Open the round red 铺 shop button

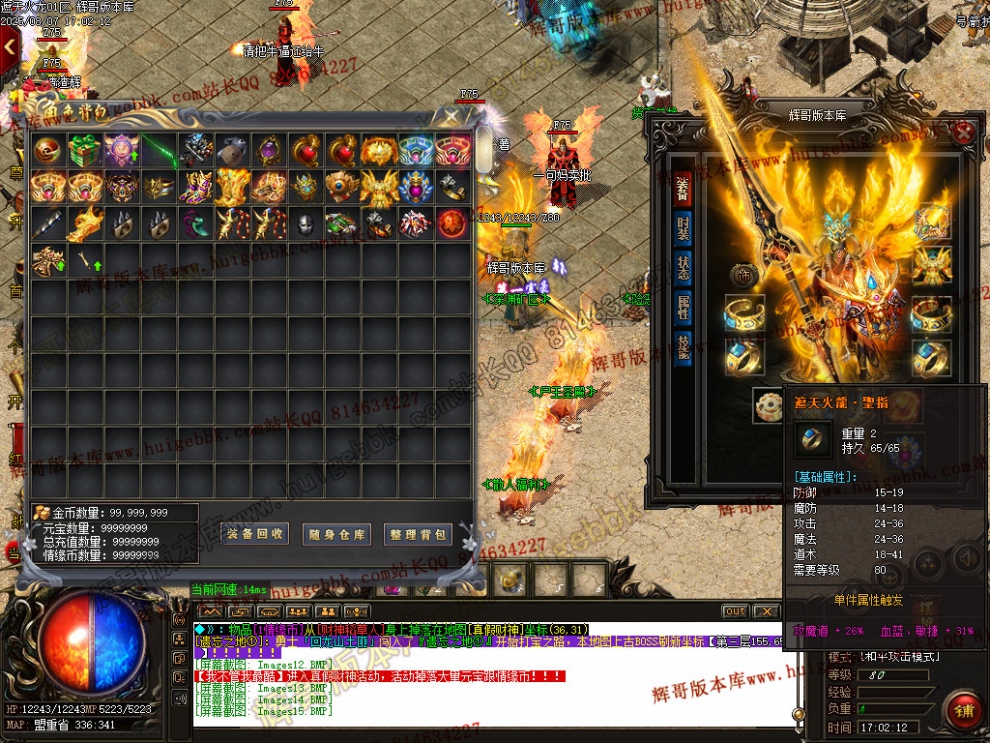click(x=963, y=710)
